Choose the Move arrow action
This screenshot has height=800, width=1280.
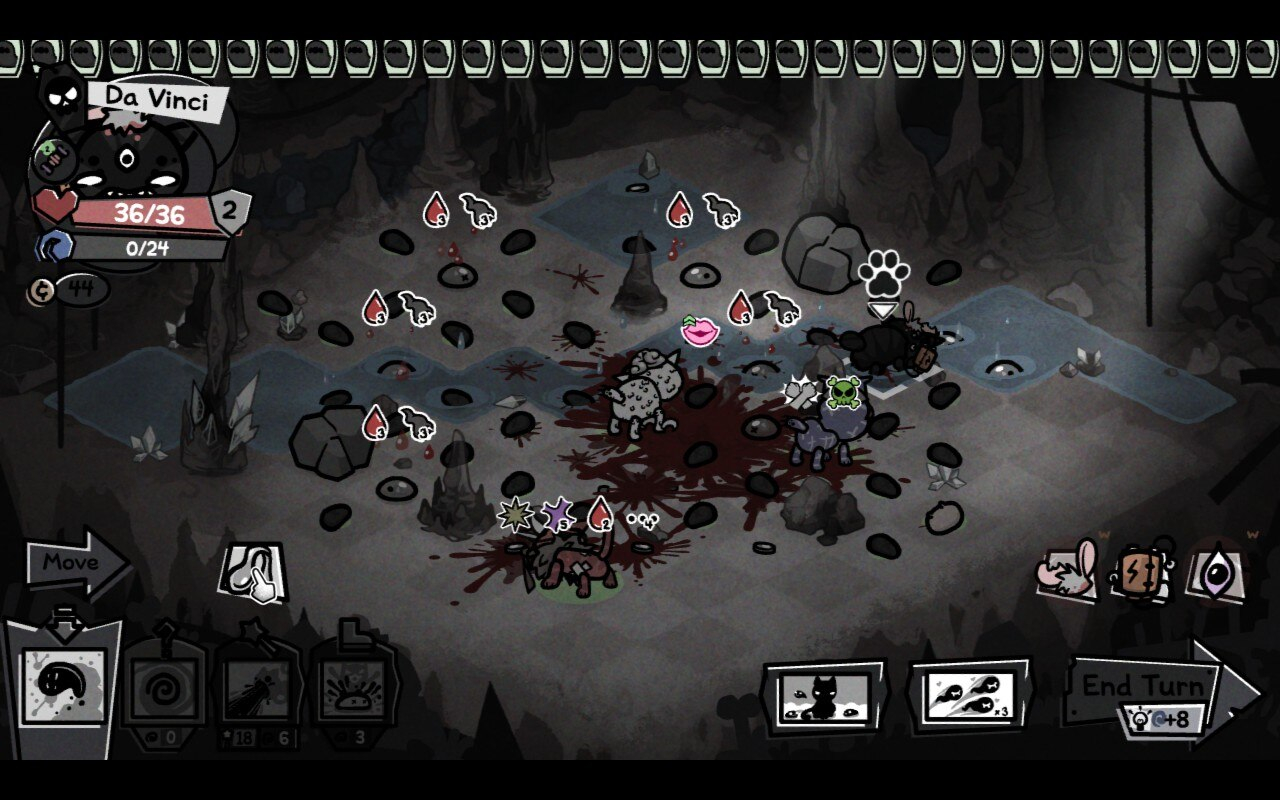[73, 563]
